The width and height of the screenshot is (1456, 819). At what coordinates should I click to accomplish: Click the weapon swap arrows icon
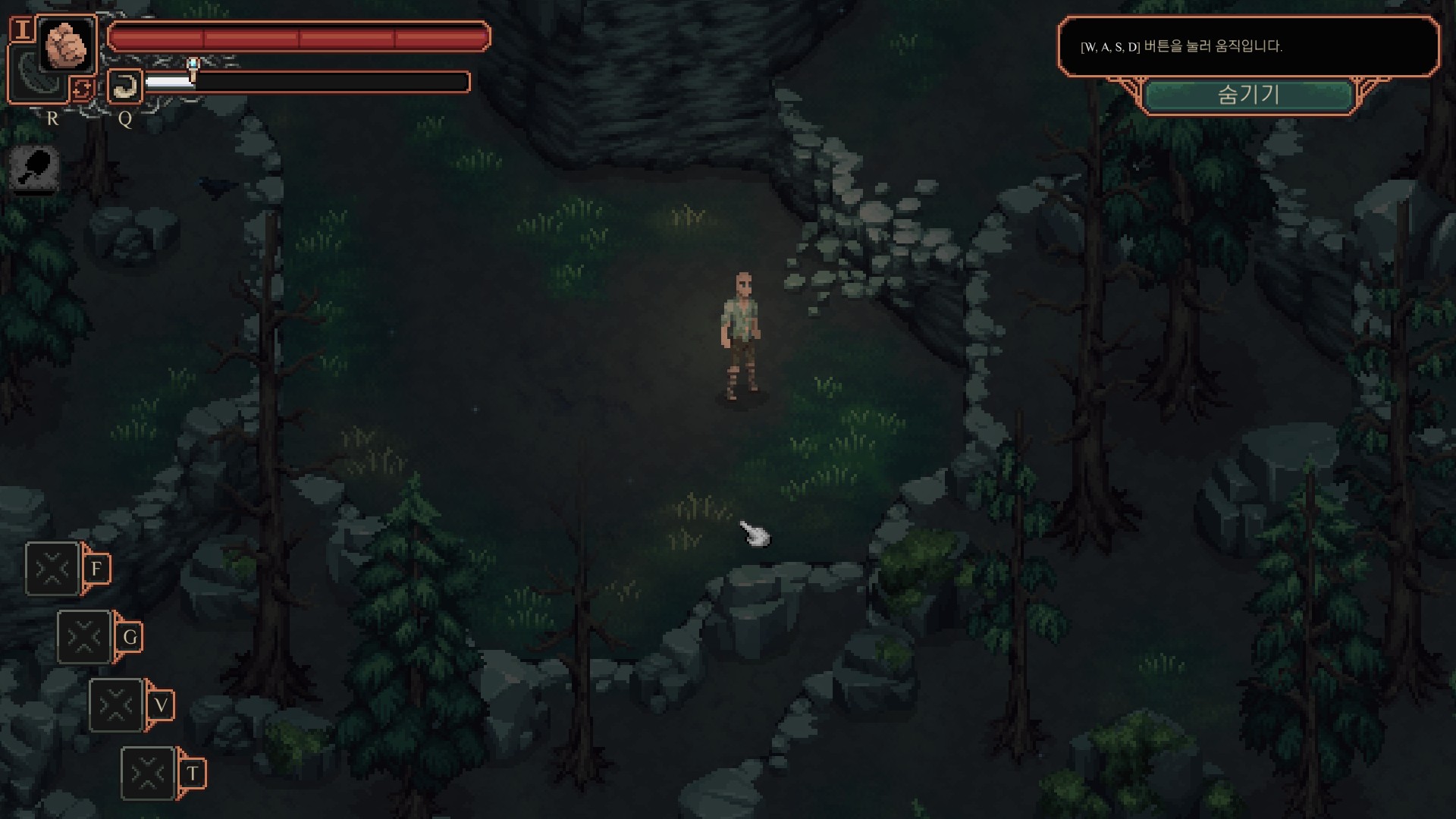click(82, 89)
